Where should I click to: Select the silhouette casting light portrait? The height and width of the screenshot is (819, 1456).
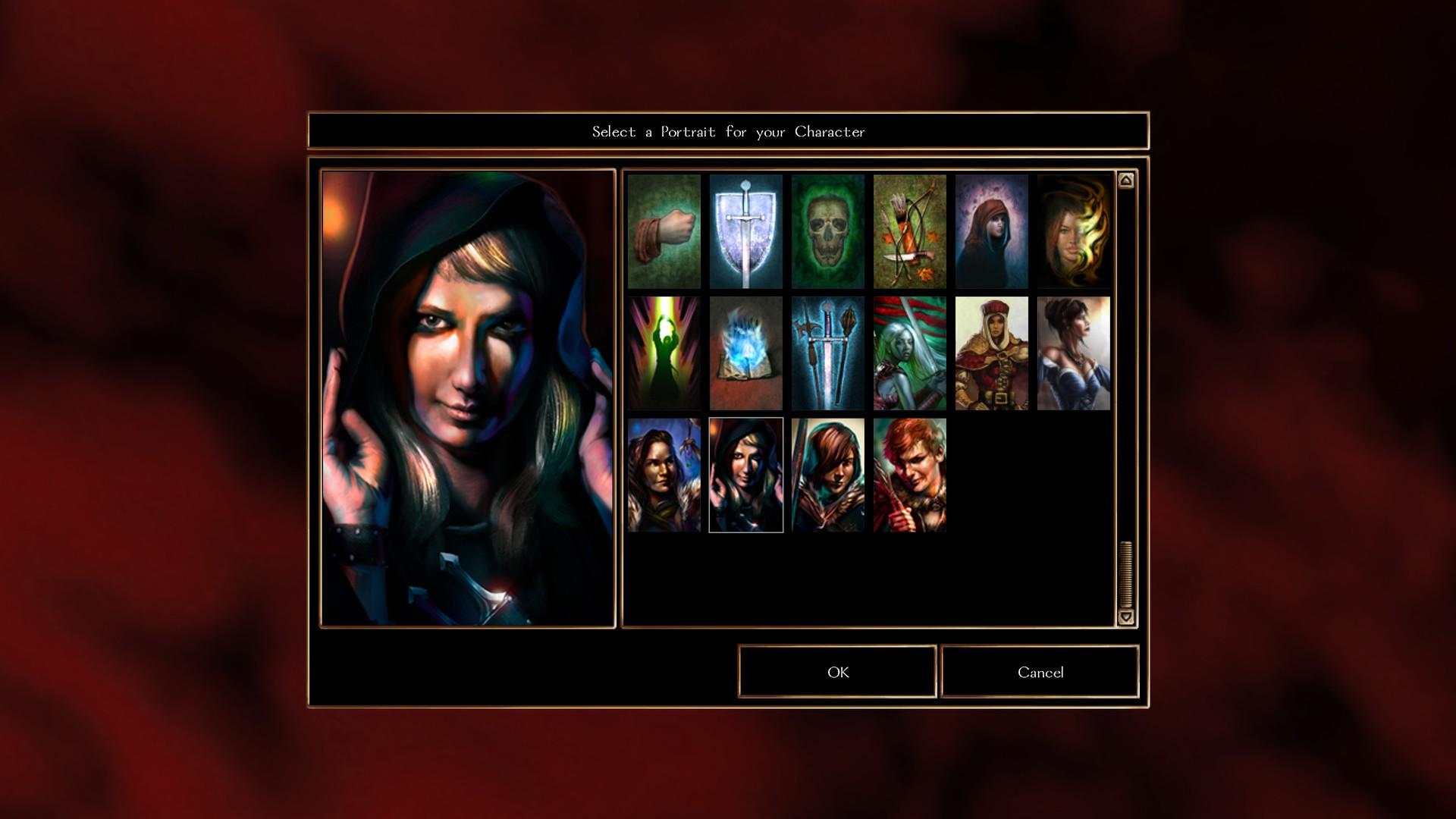pyautogui.click(x=664, y=353)
